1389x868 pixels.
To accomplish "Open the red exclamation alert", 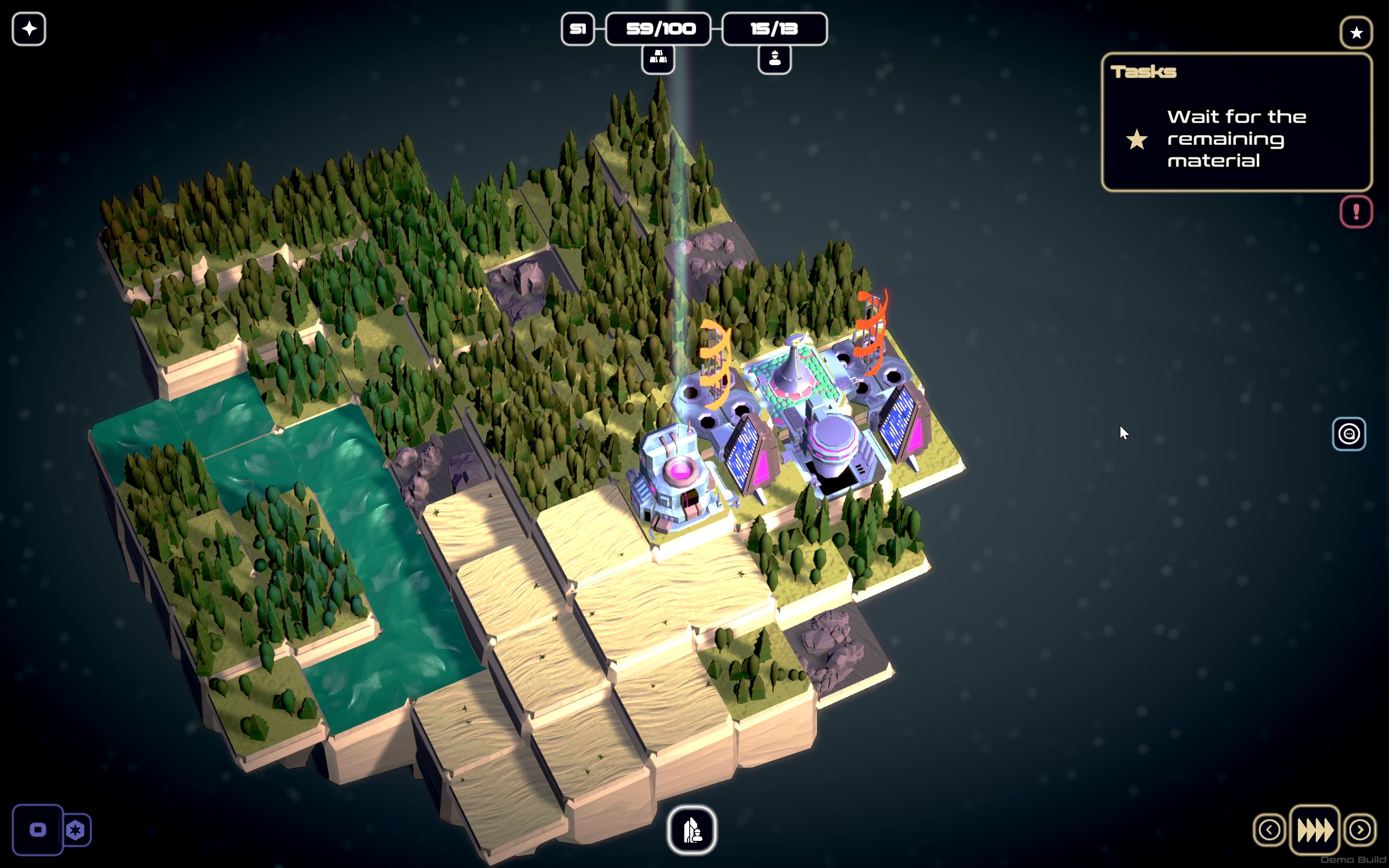I will click(x=1356, y=212).
